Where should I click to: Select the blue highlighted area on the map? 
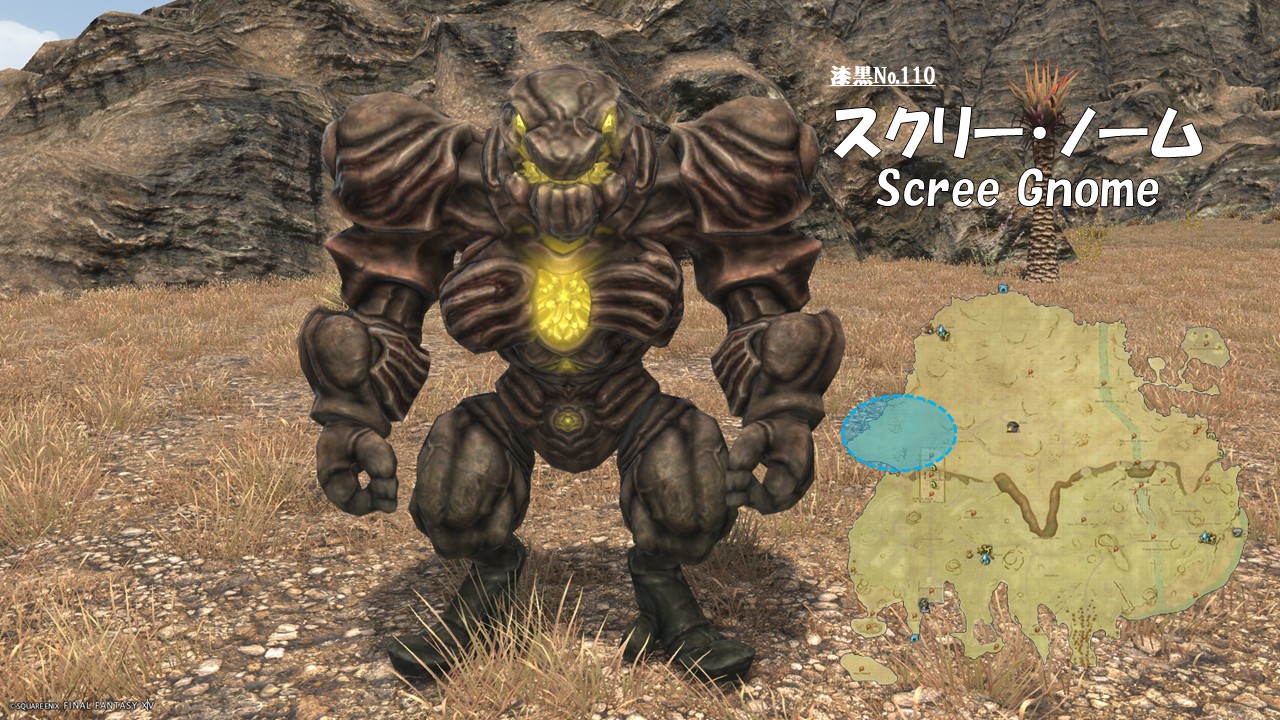tap(898, 432)
